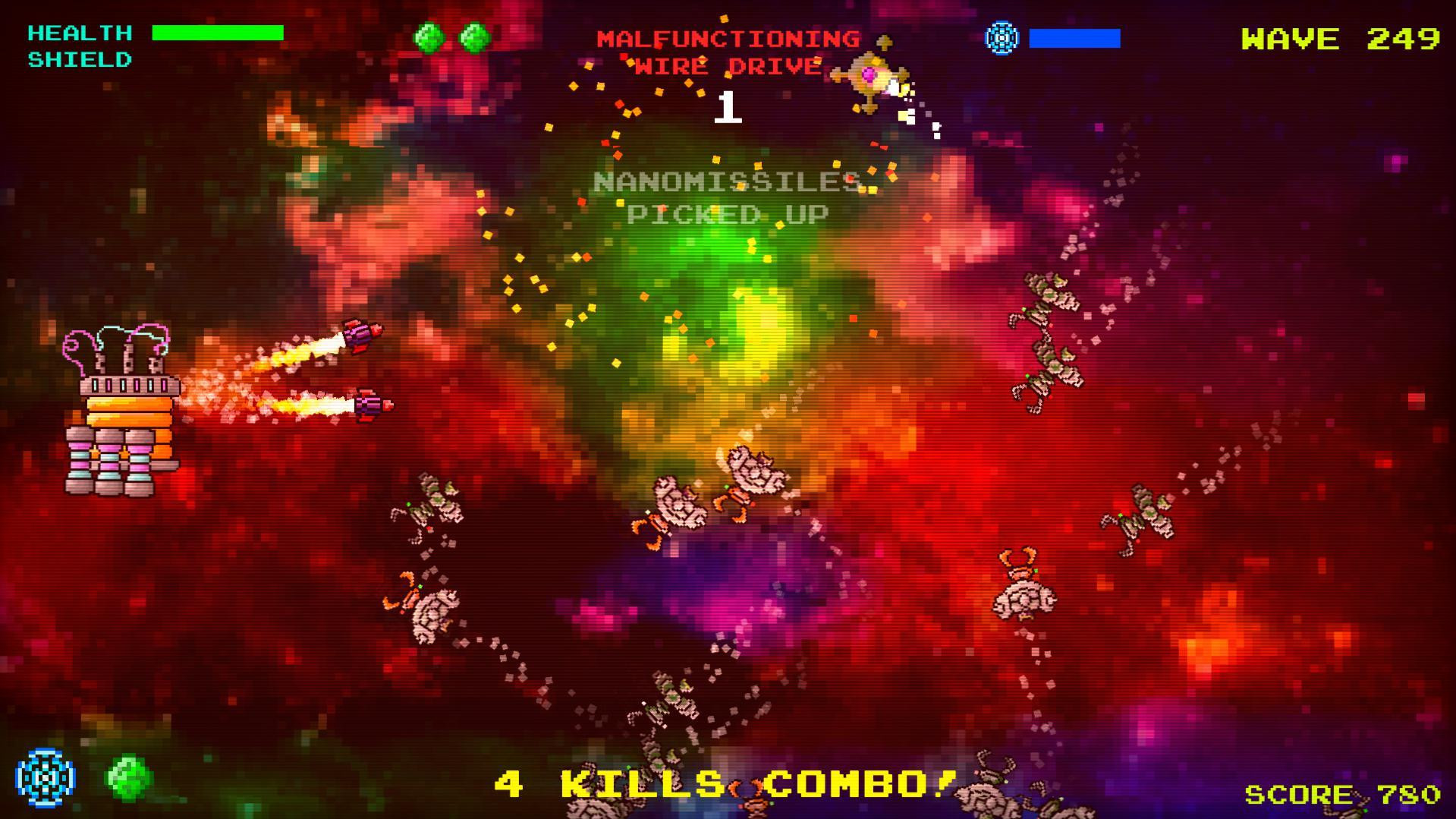Viewport: 1456px width, 819px height.
Task: Click the shield wheel icon beside the blue bar
Action: point(1001,35)
